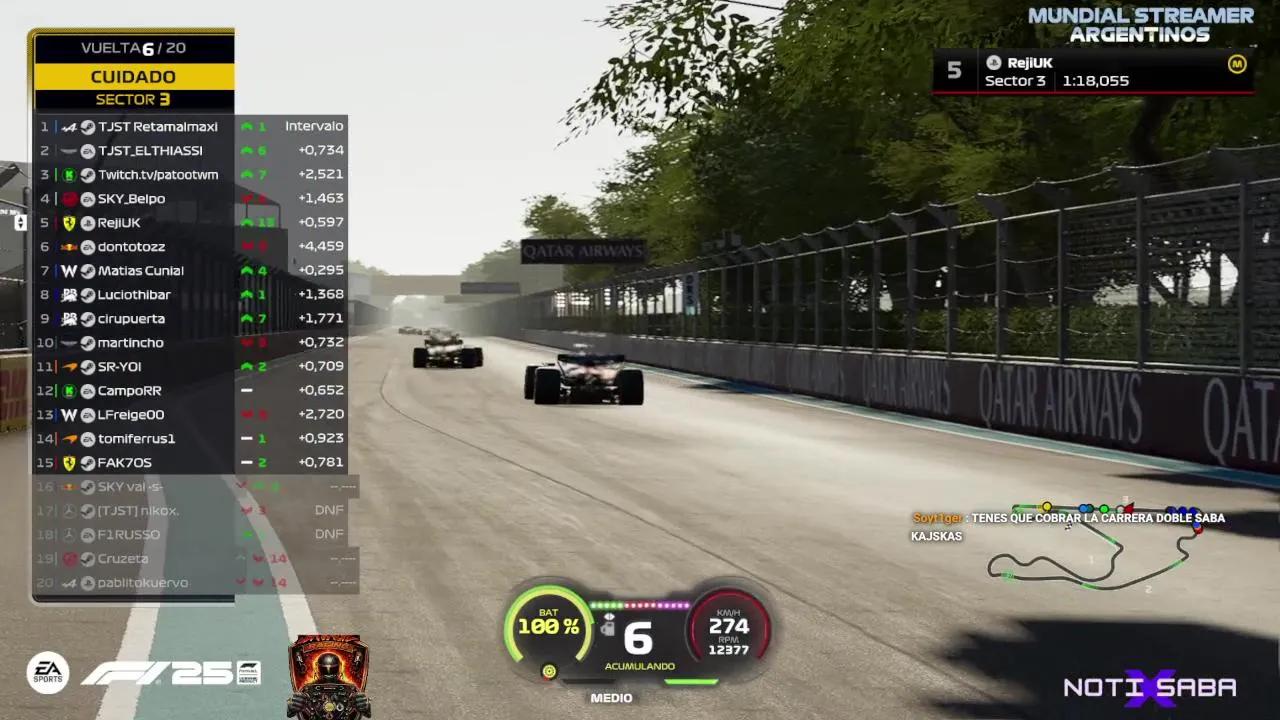Select Luciothibar in the leaderboard
The image size is (1280, 720).
(x=134, y=295)
